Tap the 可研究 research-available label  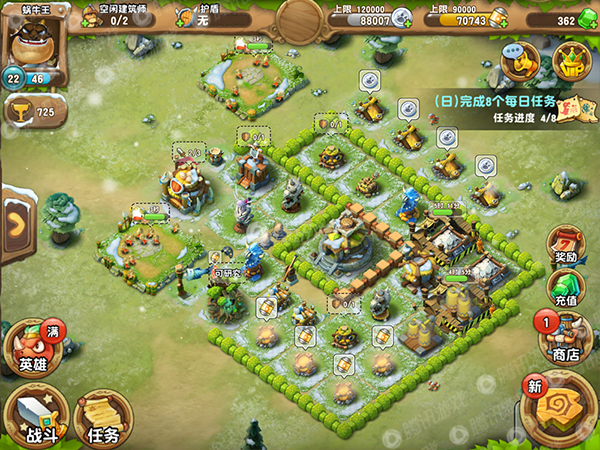[x=224, y=272]
